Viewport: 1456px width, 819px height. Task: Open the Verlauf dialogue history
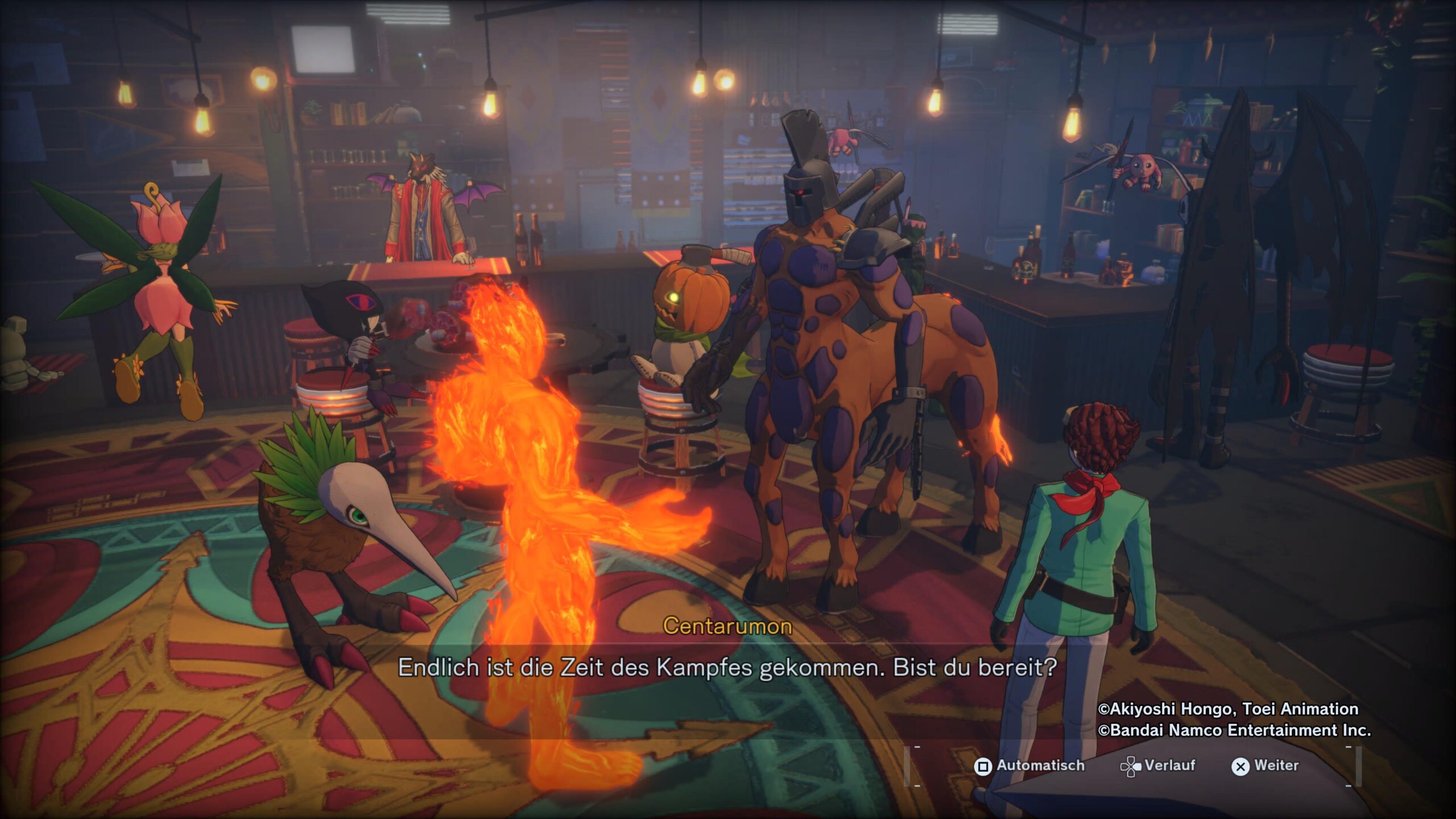(1158, 766)
